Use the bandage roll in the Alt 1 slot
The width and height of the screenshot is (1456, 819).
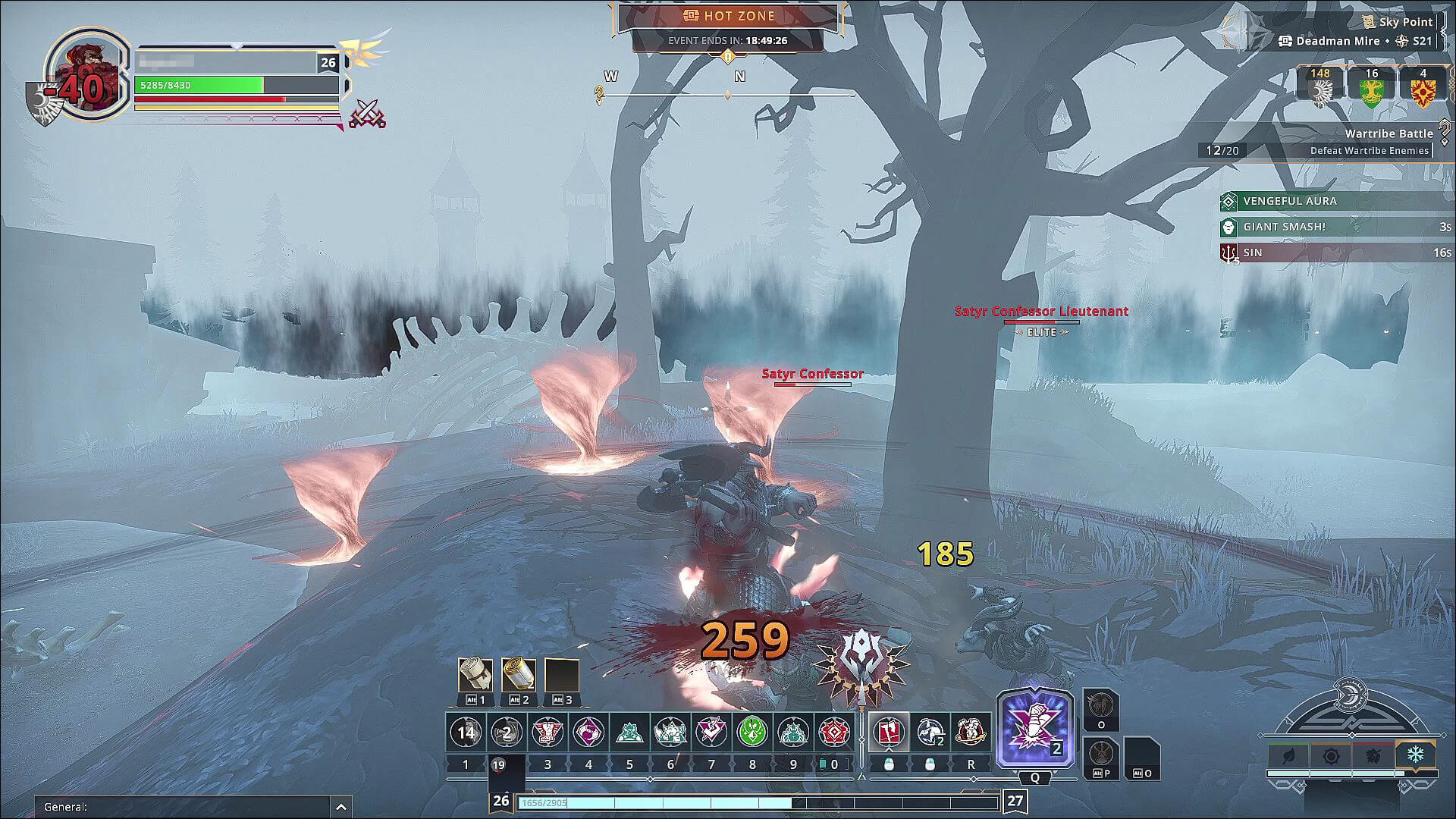pos(474,675)
